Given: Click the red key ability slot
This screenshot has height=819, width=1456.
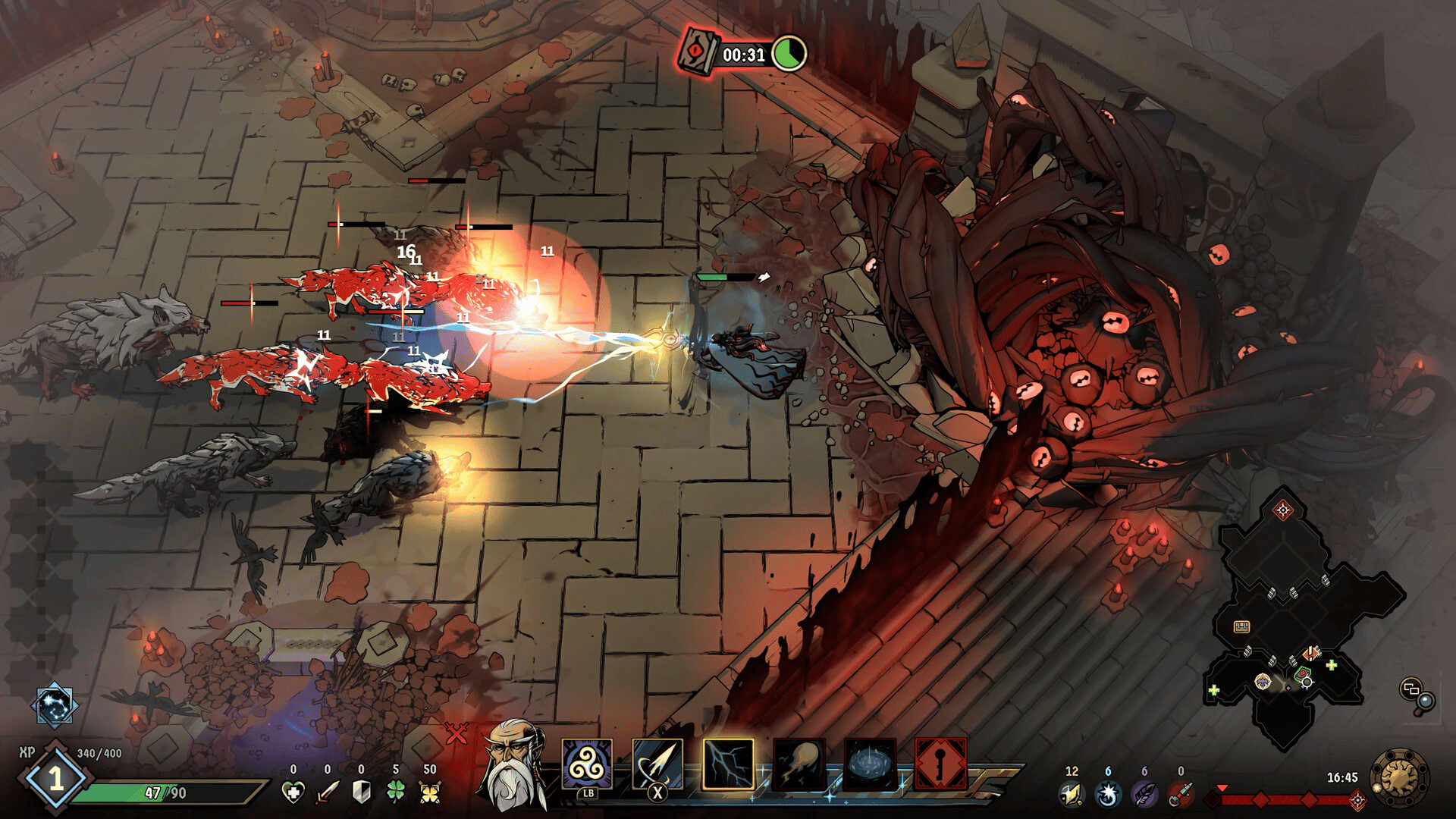Looking at the screenshot, I should coord(940,764).
